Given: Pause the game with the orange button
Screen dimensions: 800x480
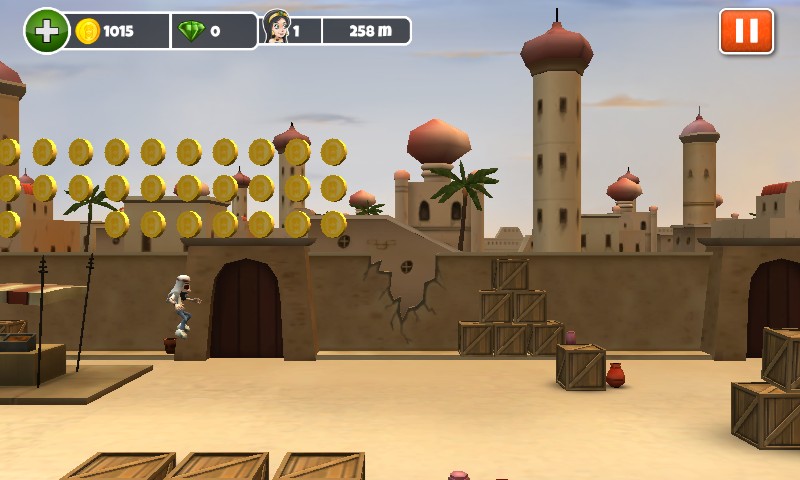Looking at the screenshot, I should click(746, 31).
